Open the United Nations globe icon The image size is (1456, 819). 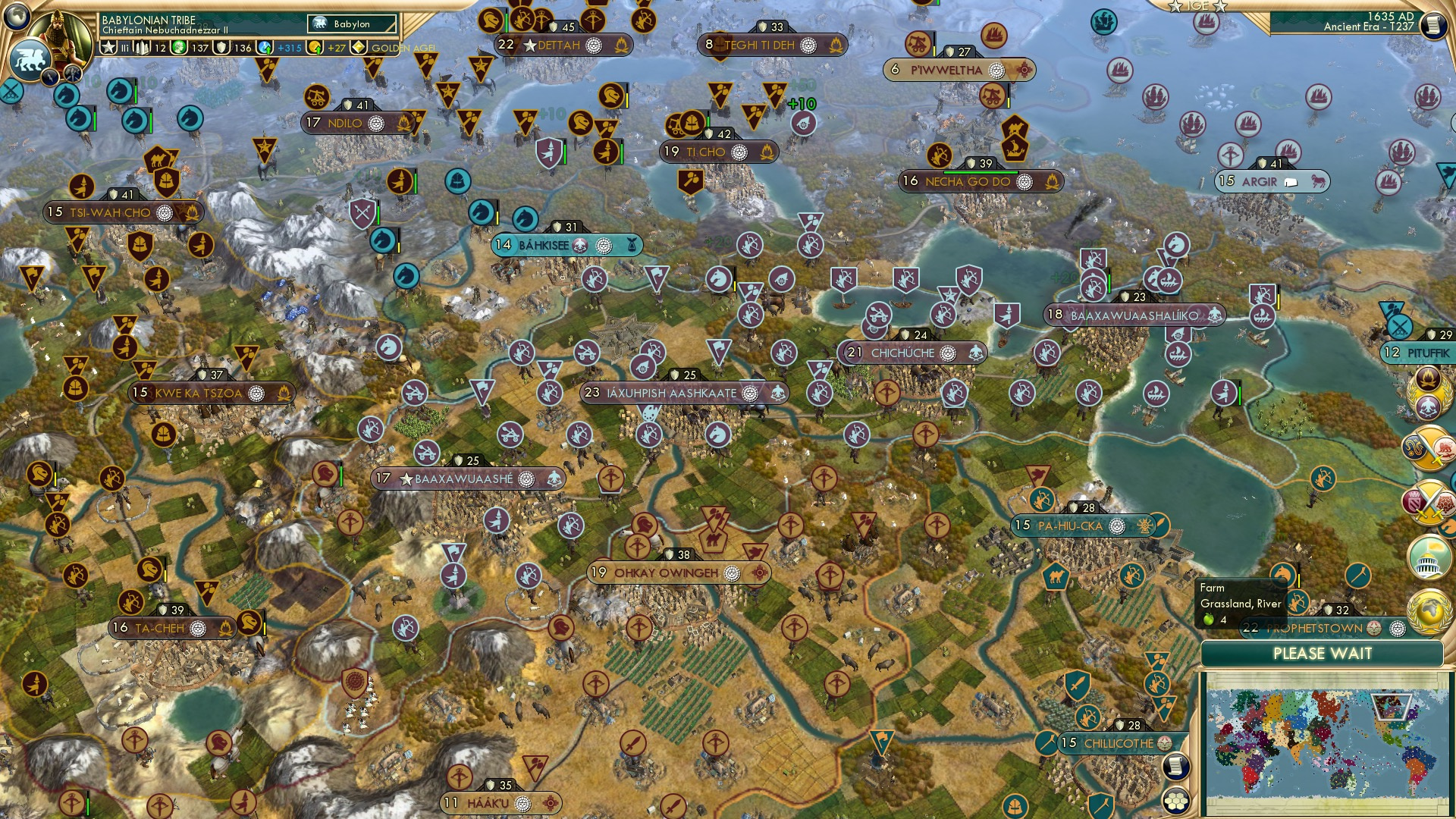(1429, 611)
